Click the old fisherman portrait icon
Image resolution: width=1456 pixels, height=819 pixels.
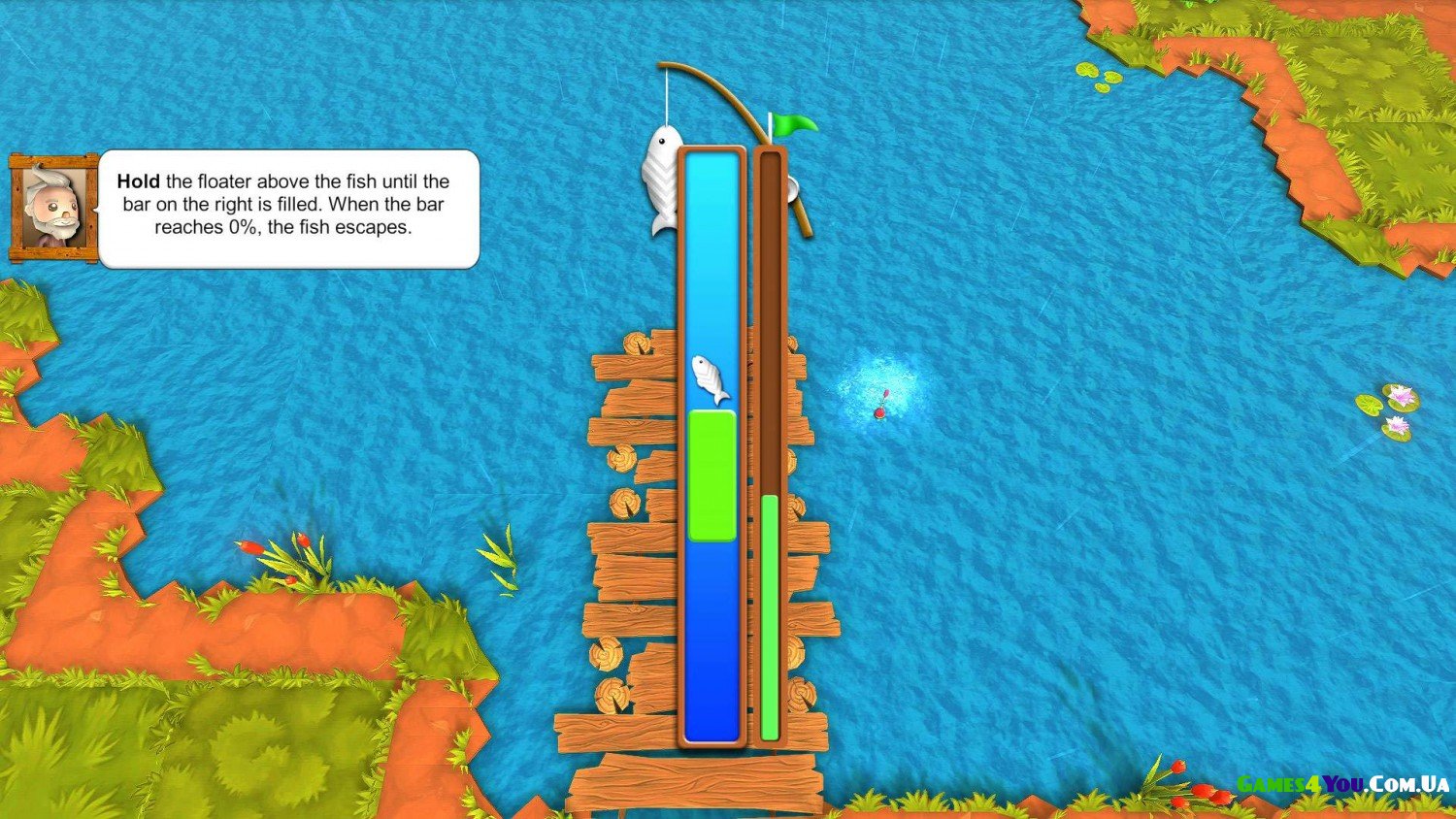[53, 209]
